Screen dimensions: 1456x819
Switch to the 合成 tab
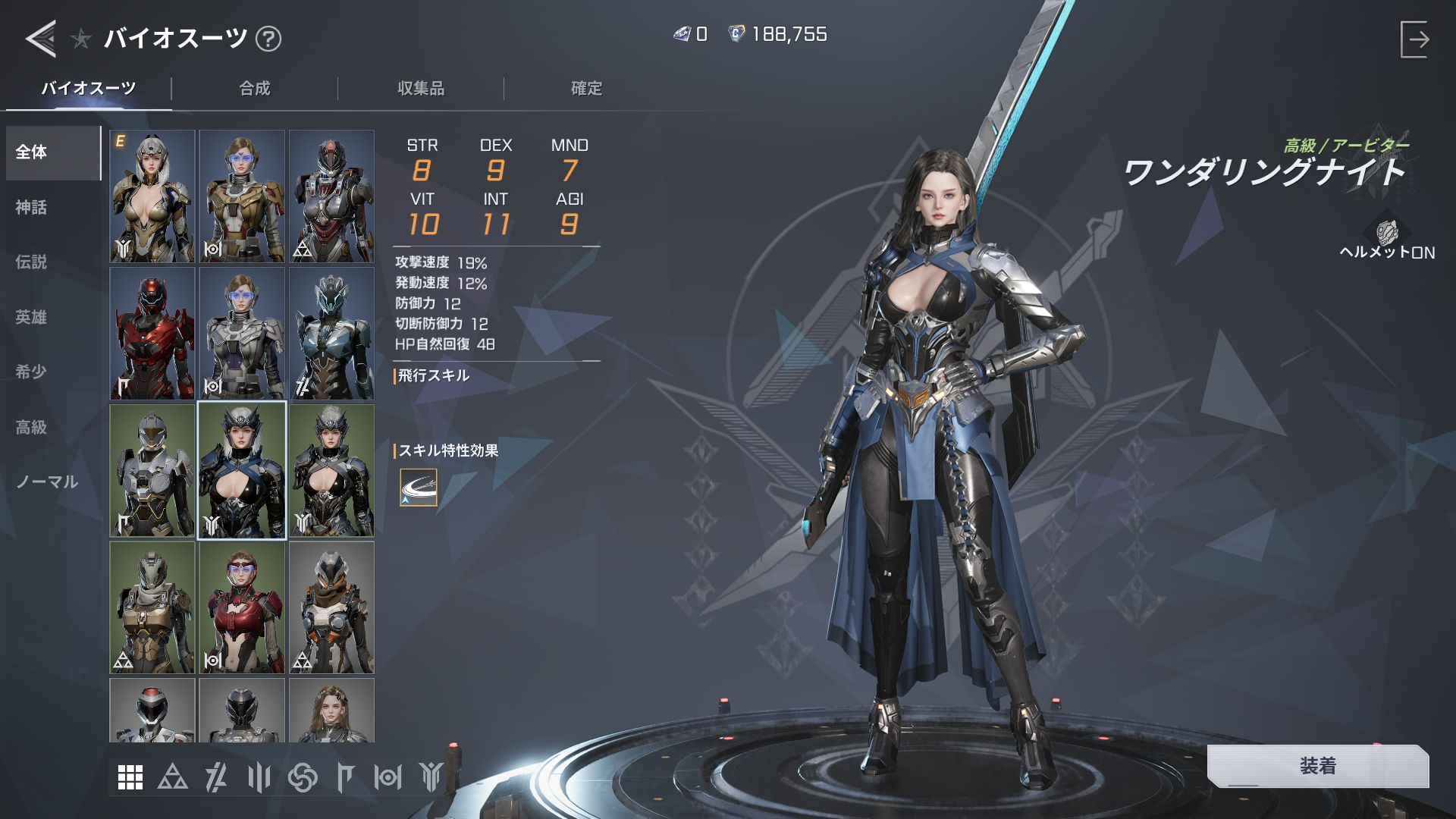[x=255, y=89]
